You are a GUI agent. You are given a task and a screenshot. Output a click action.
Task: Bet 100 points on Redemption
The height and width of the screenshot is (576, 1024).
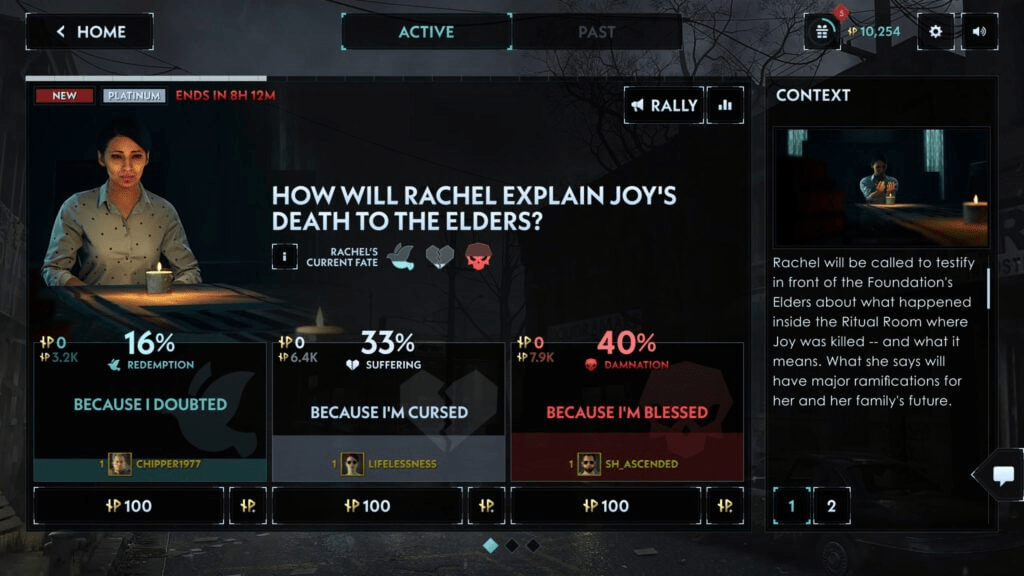click(x=129, y=506)
